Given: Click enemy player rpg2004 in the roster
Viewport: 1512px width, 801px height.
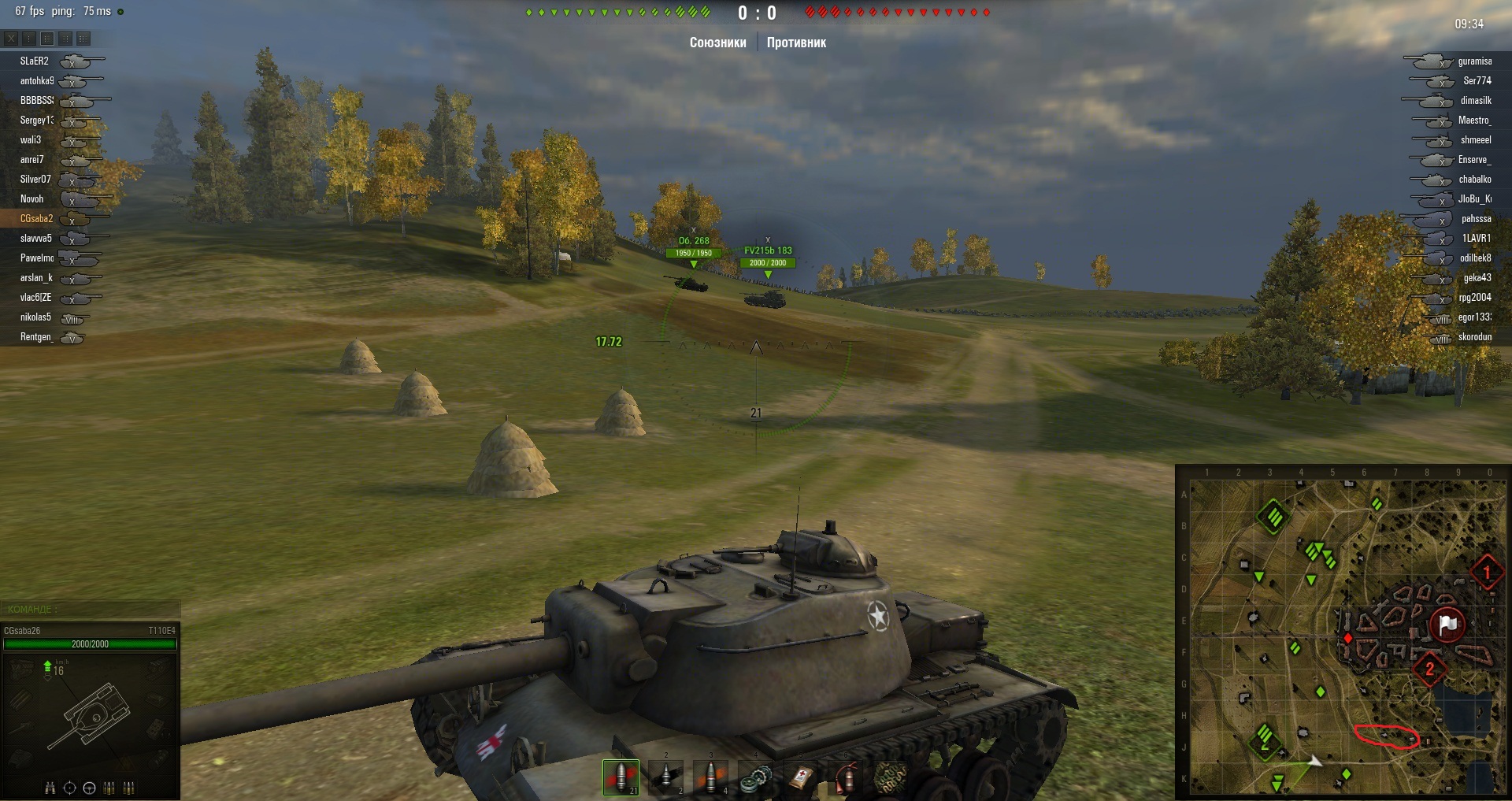Looking at the screenshot, I should tap(1474, 297).
